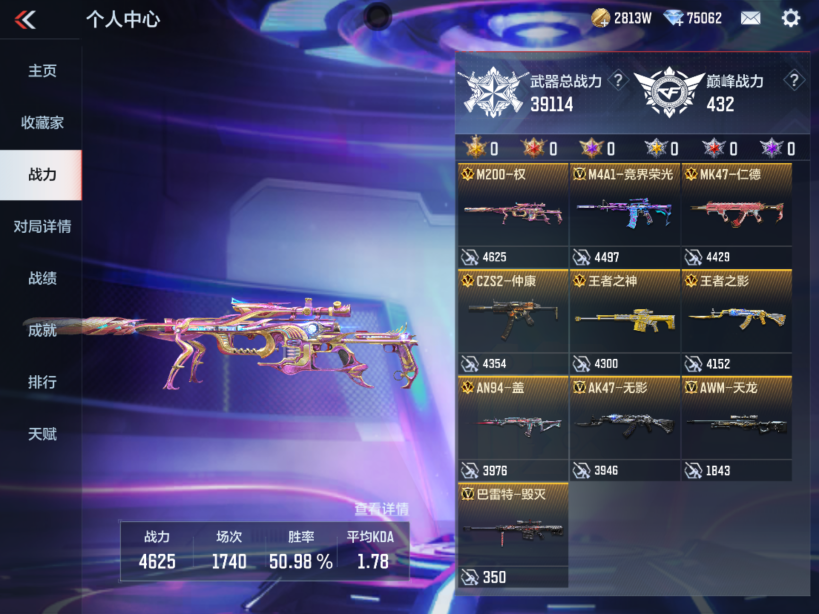819x614 pixels.
Task: Open the 天赋 tab
Action: pos(41,435)
